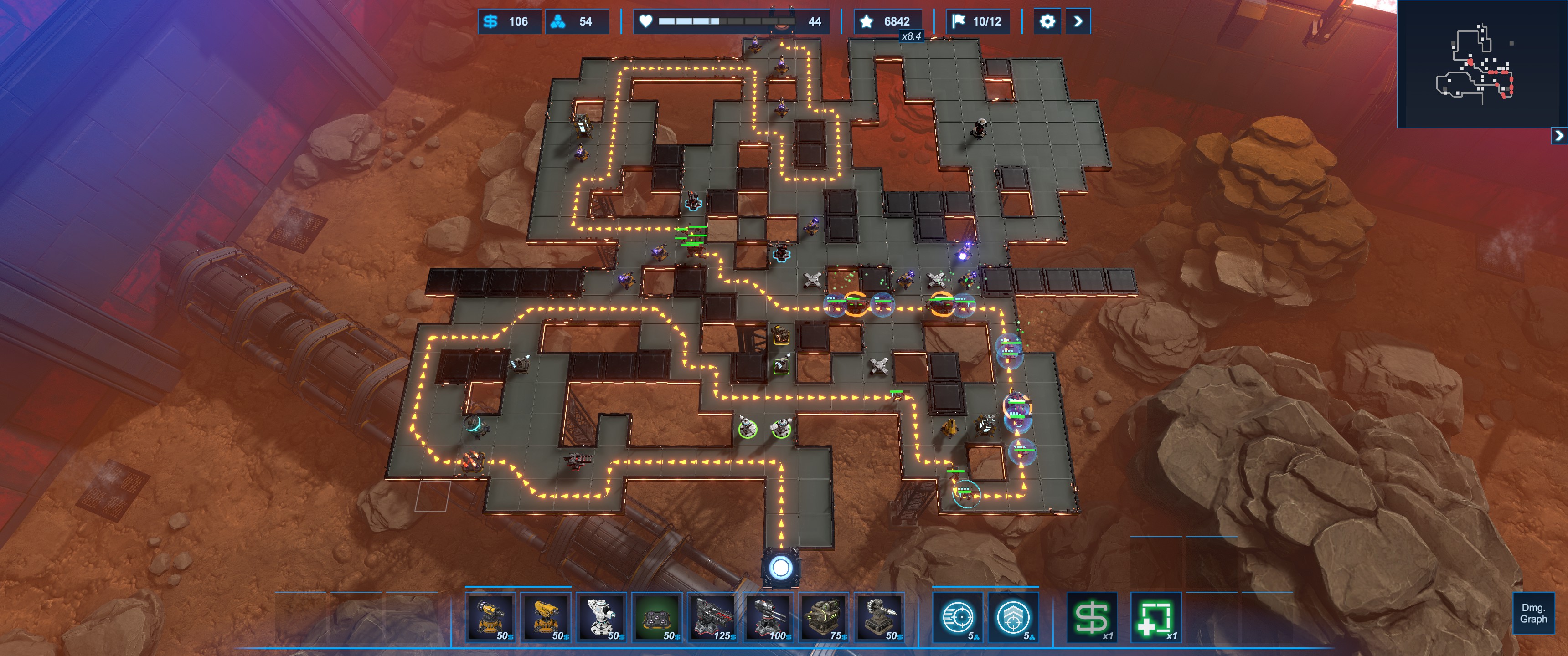Click the fast-forward arrow beside the gear
Screen dimensions: 1568x656
(1078, 21)
